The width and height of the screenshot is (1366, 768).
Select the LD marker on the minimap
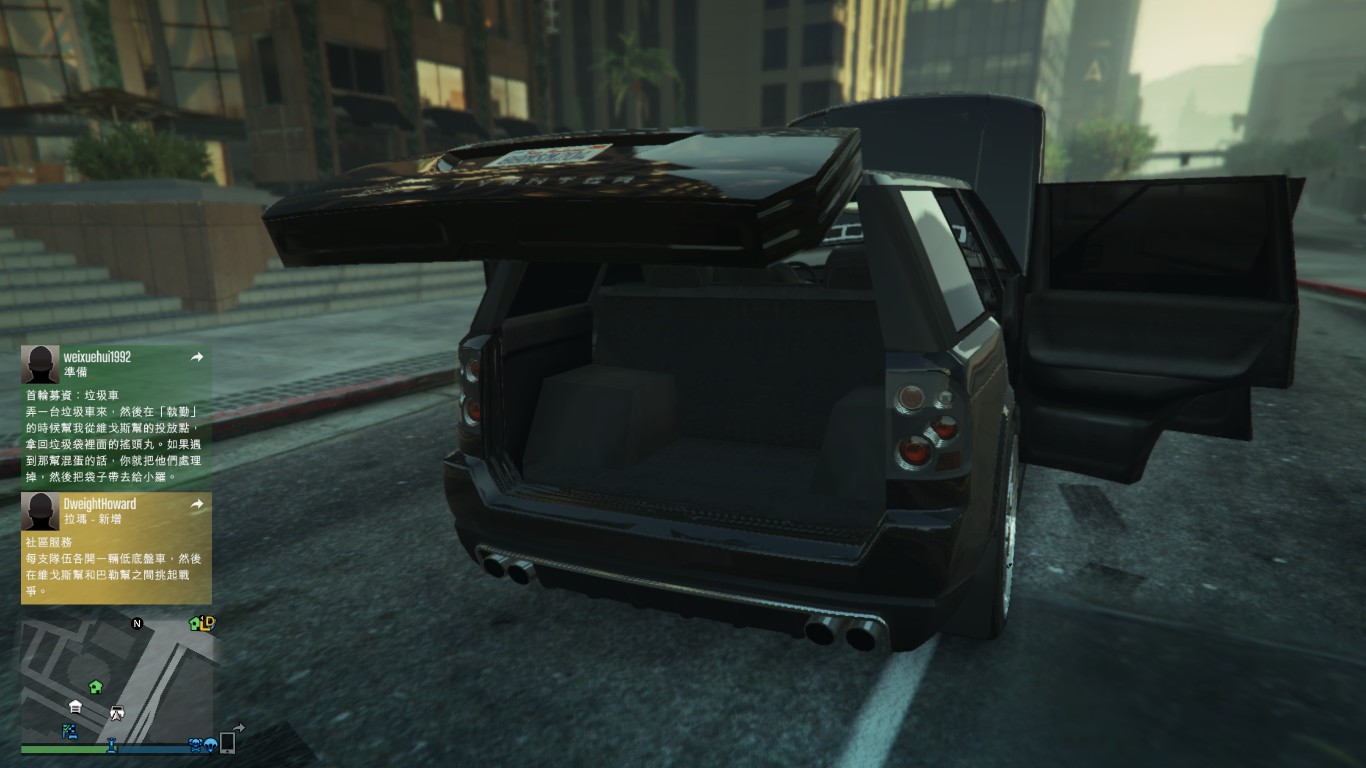207,623
